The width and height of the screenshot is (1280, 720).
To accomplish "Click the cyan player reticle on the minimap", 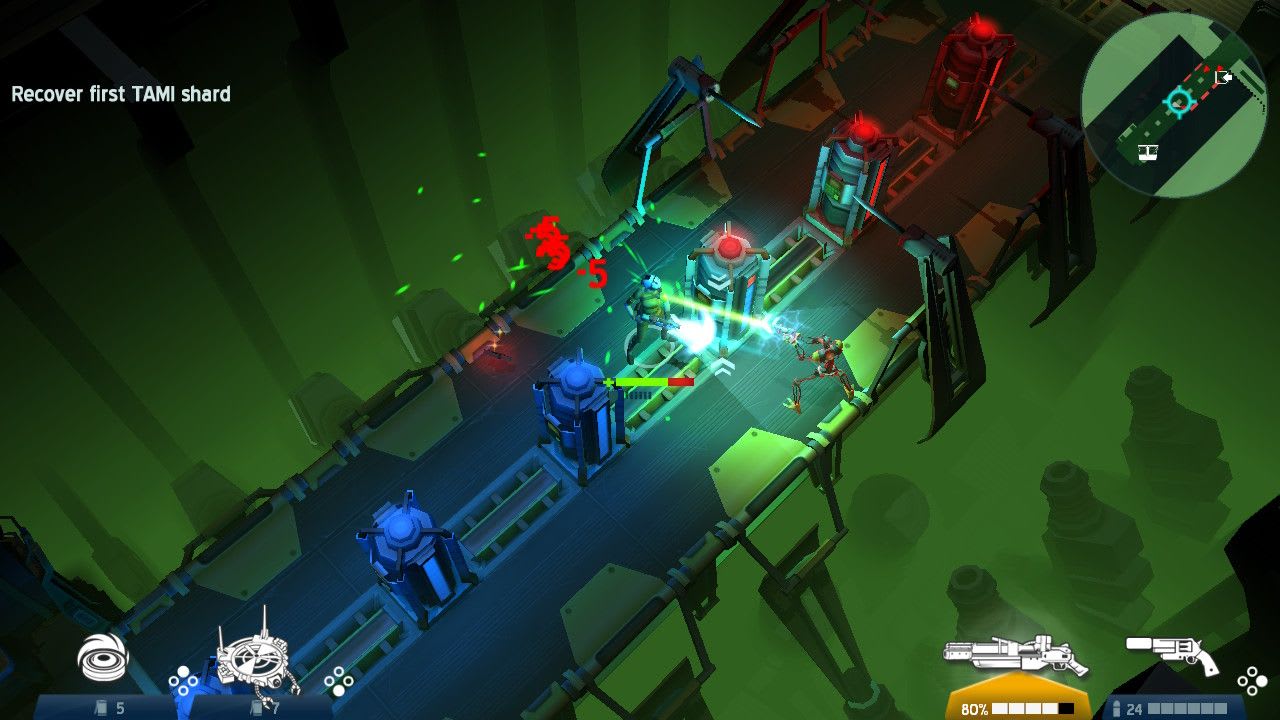I will [1180, 102].
